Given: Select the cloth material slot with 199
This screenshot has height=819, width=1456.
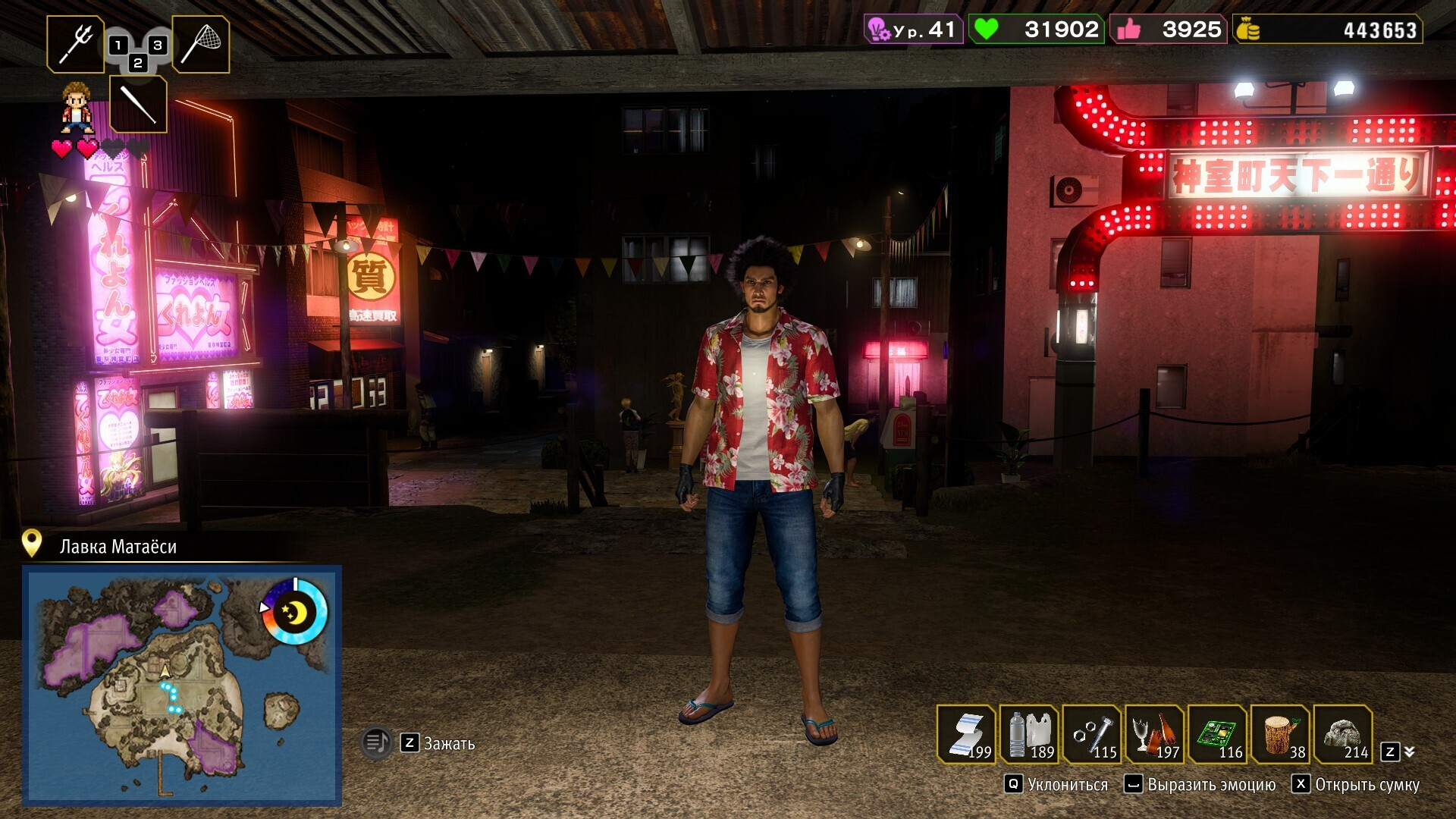Looking at the screenshot, I should (967, 734).
